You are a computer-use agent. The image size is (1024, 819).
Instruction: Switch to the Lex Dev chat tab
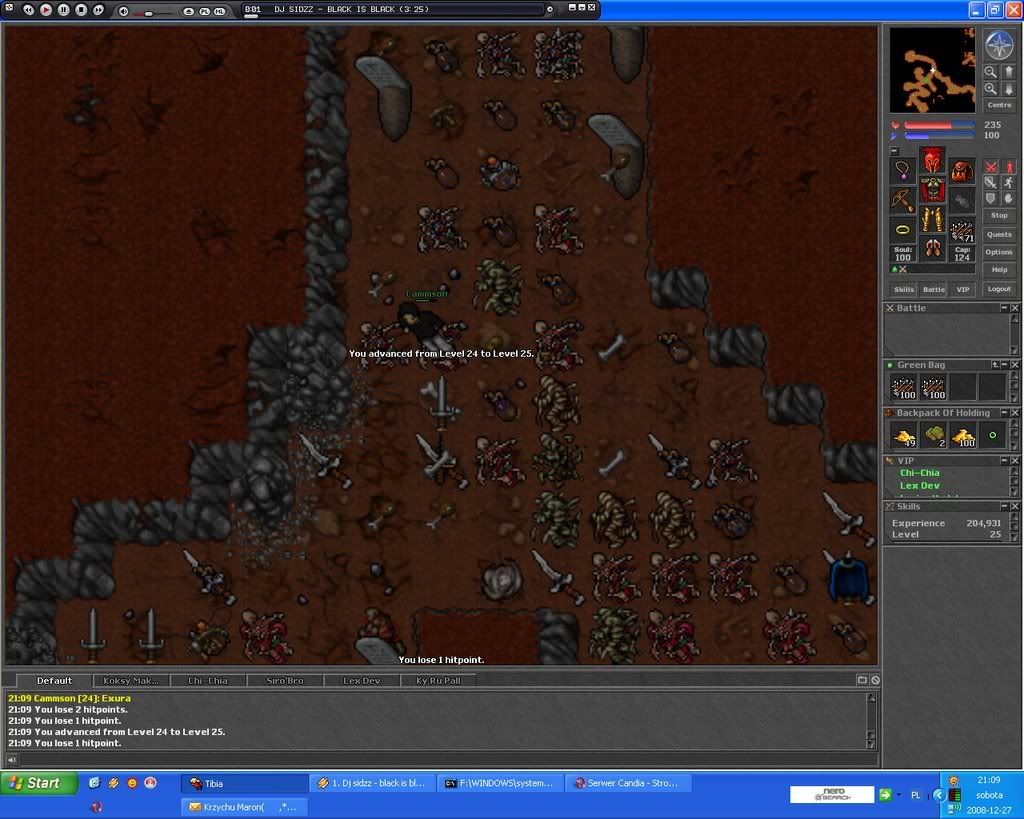click(x=360, y=680)
